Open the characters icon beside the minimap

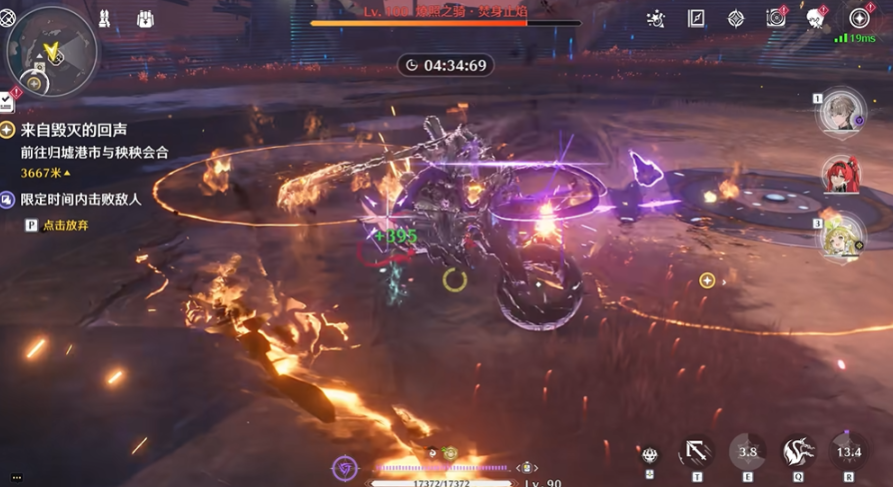pos(105,19)
